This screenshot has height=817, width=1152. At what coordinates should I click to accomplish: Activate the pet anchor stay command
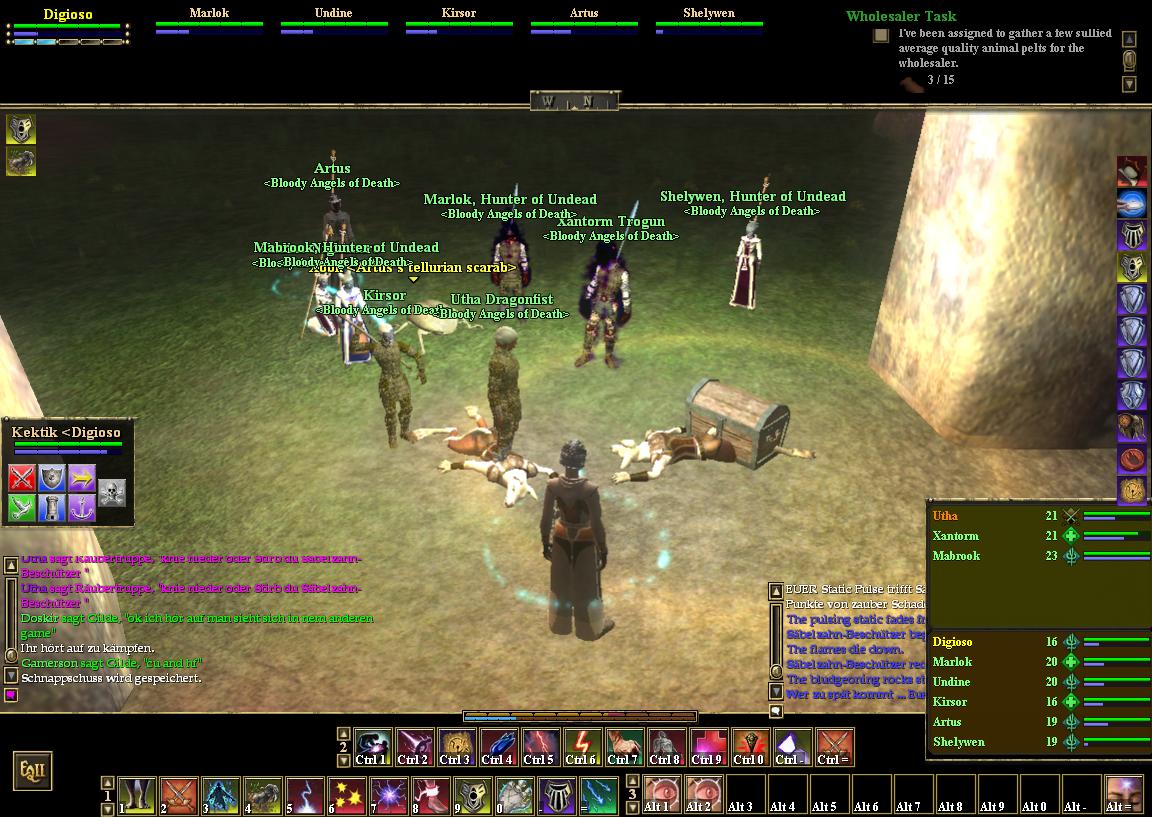[82, 507]
